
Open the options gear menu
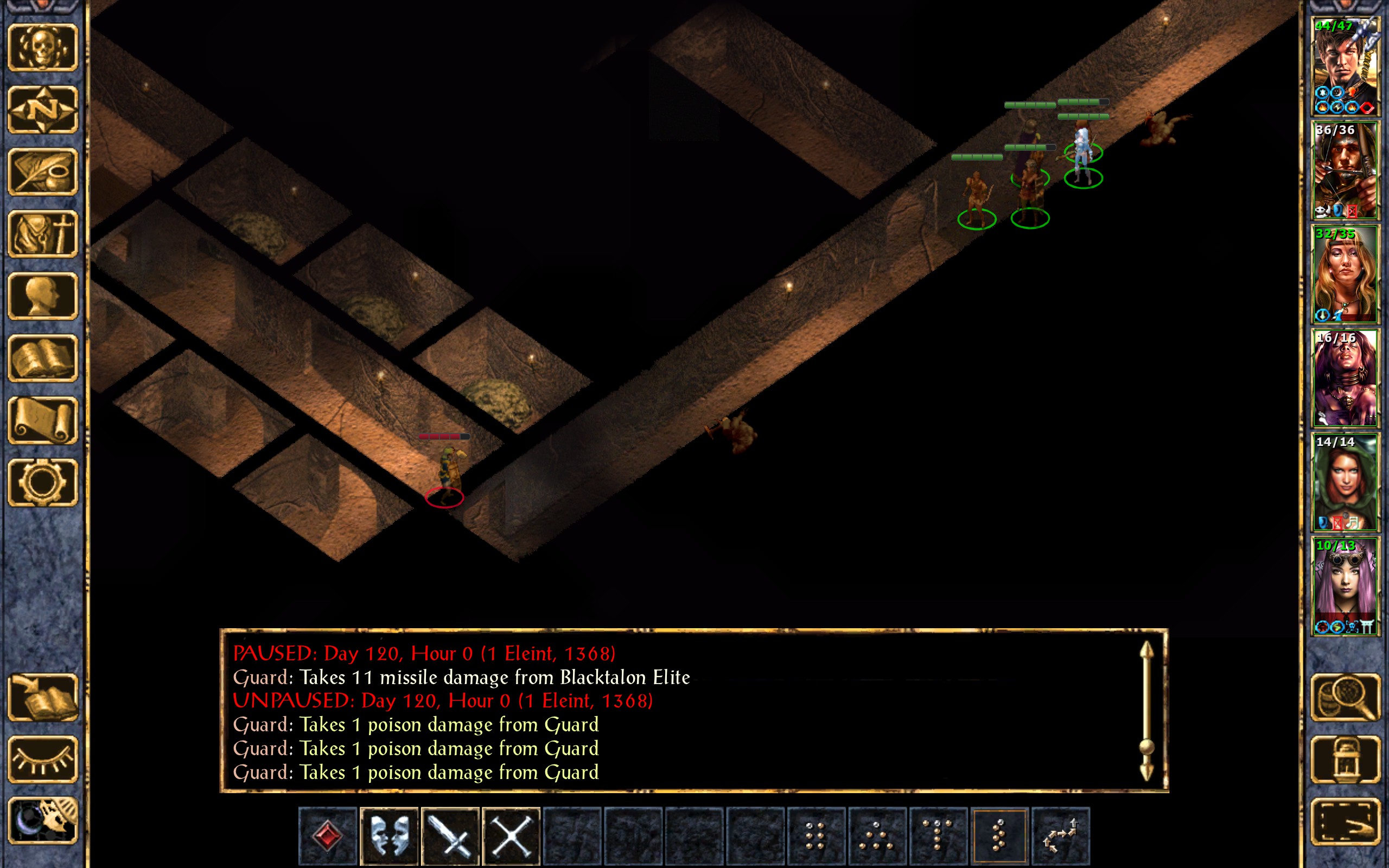pyautogui.click(x=43, y=482)
